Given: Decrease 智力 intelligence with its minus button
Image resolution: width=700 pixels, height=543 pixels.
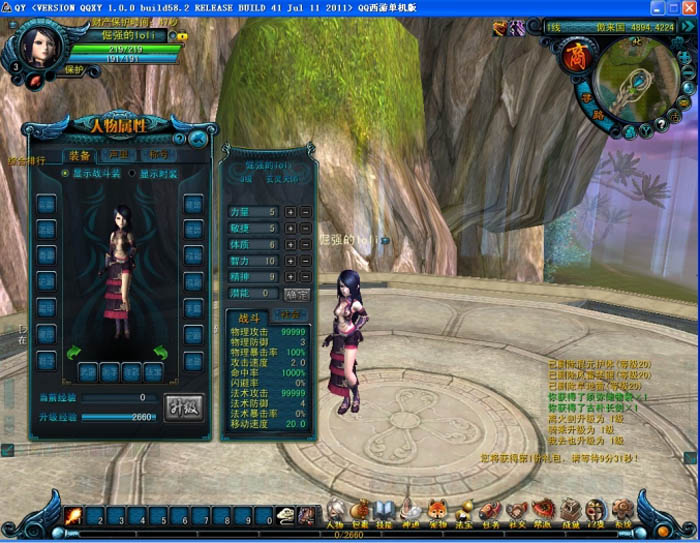Looking at the screenshot, I should click(x=303, y=261).
